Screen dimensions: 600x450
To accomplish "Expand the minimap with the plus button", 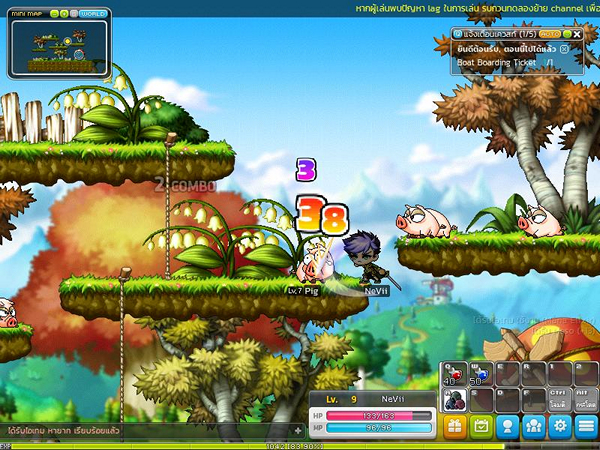I will coord(64,14).
